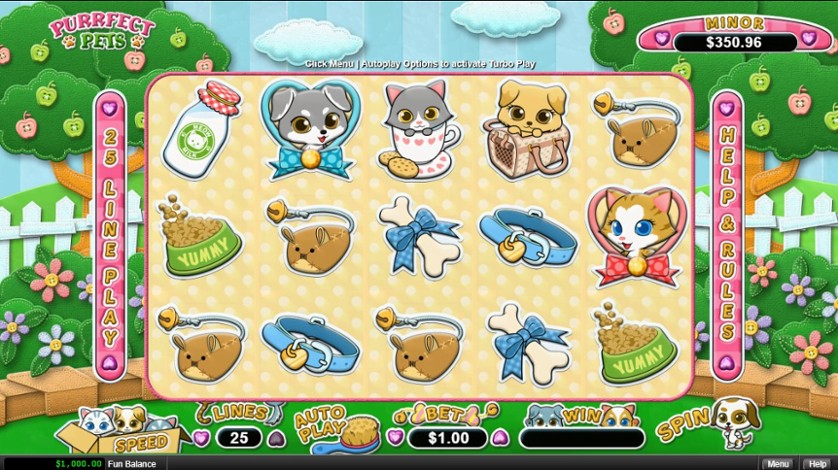
Task: Open the Help & Rules panel
Action: 726,233
